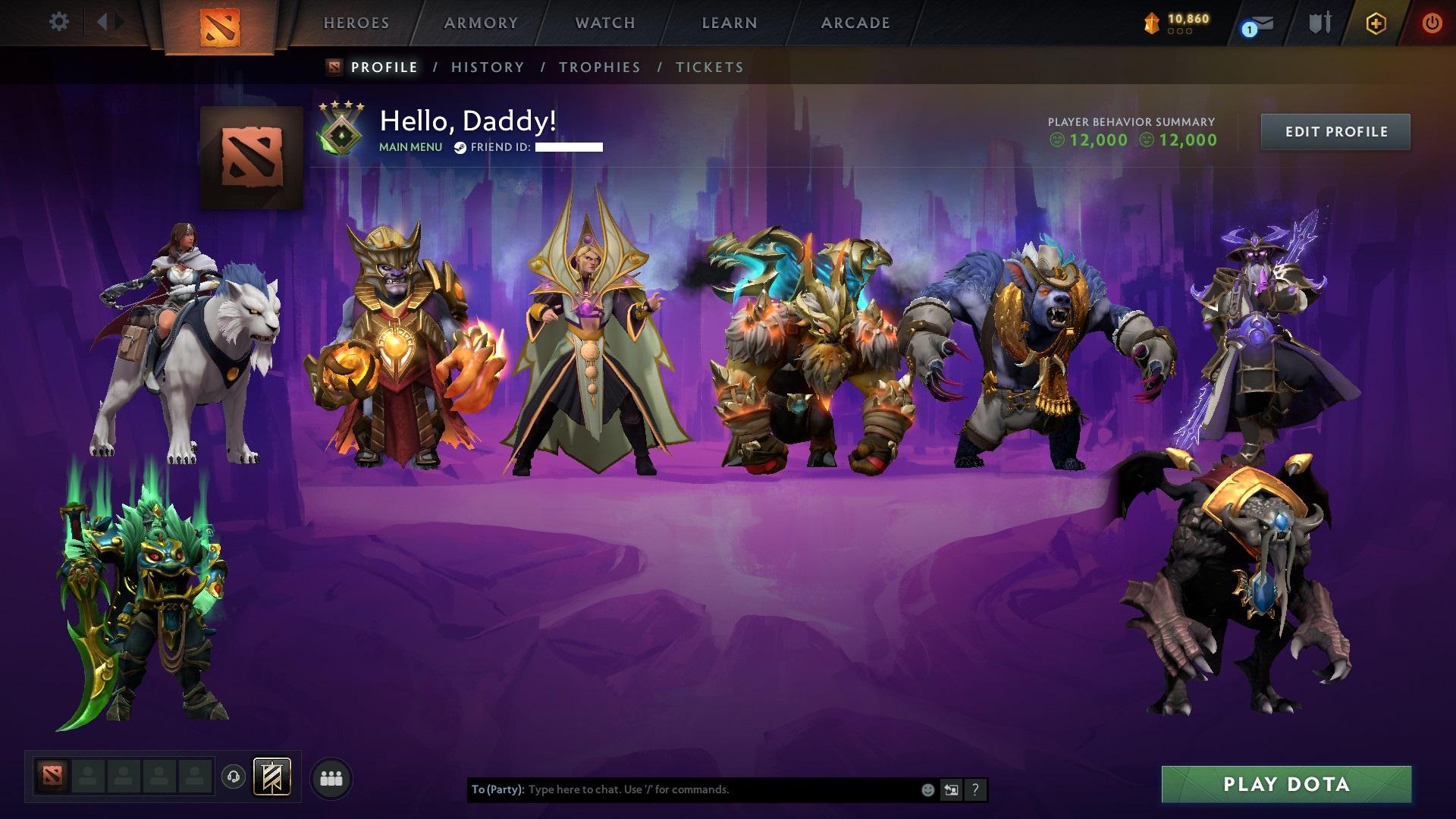Click the power button to exit the game

[x=1432, y=24]
